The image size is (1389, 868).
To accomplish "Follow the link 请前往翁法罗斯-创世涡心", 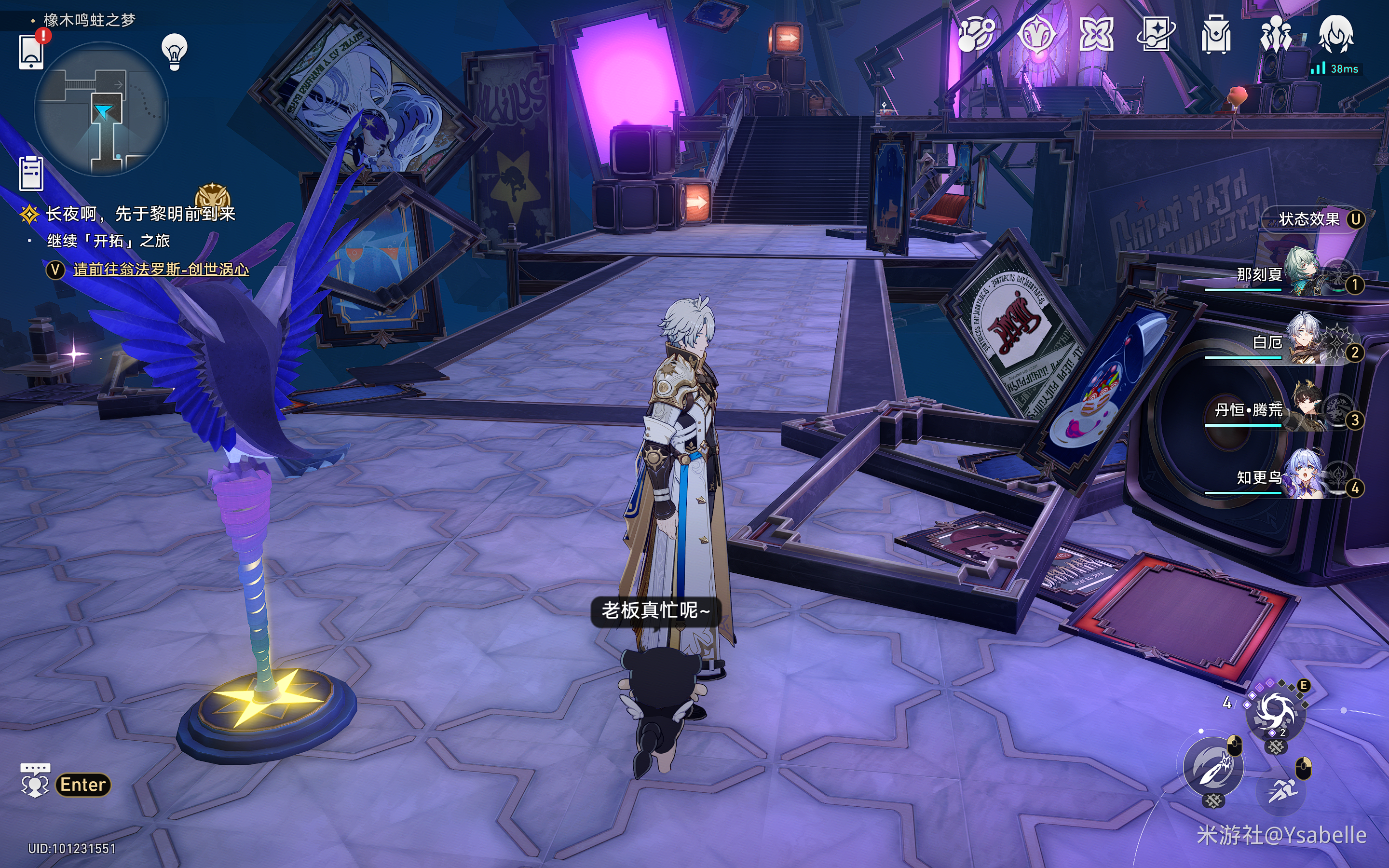I will pyautogui.click(x=161, y=269).
